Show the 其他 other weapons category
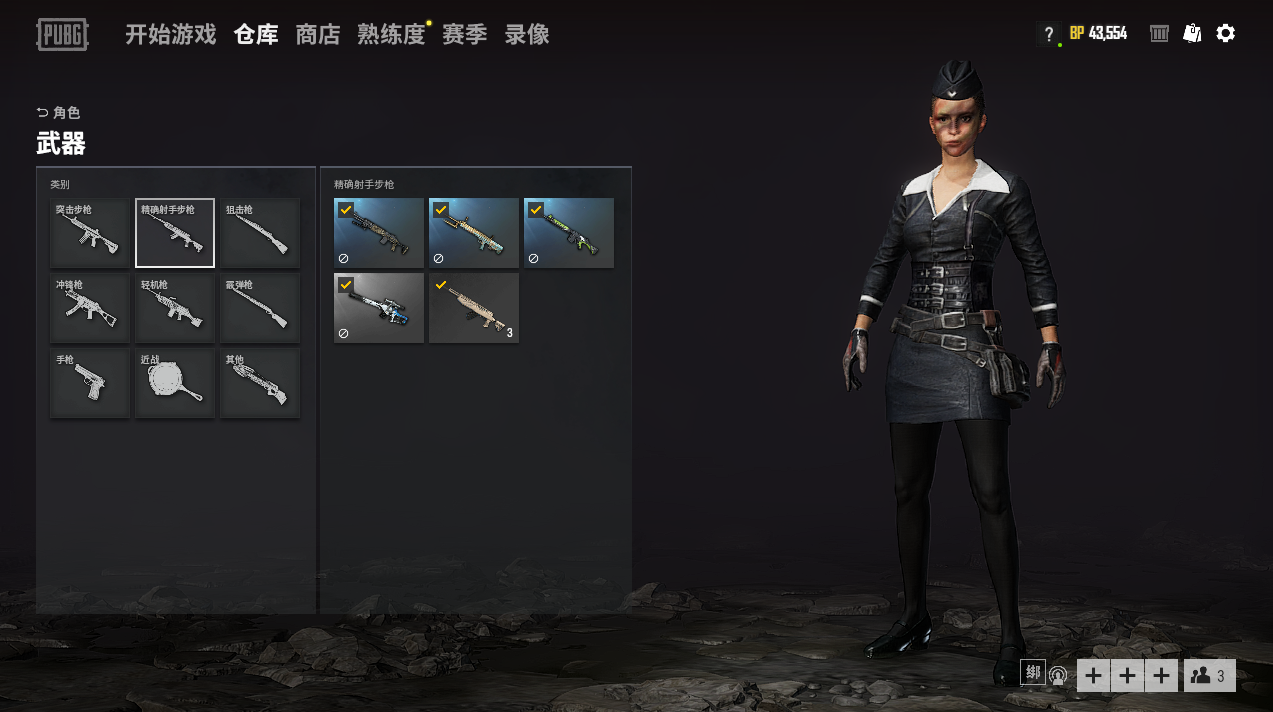Image resolution: width=1273 pixels, height=712 pixels. (260, 383)
